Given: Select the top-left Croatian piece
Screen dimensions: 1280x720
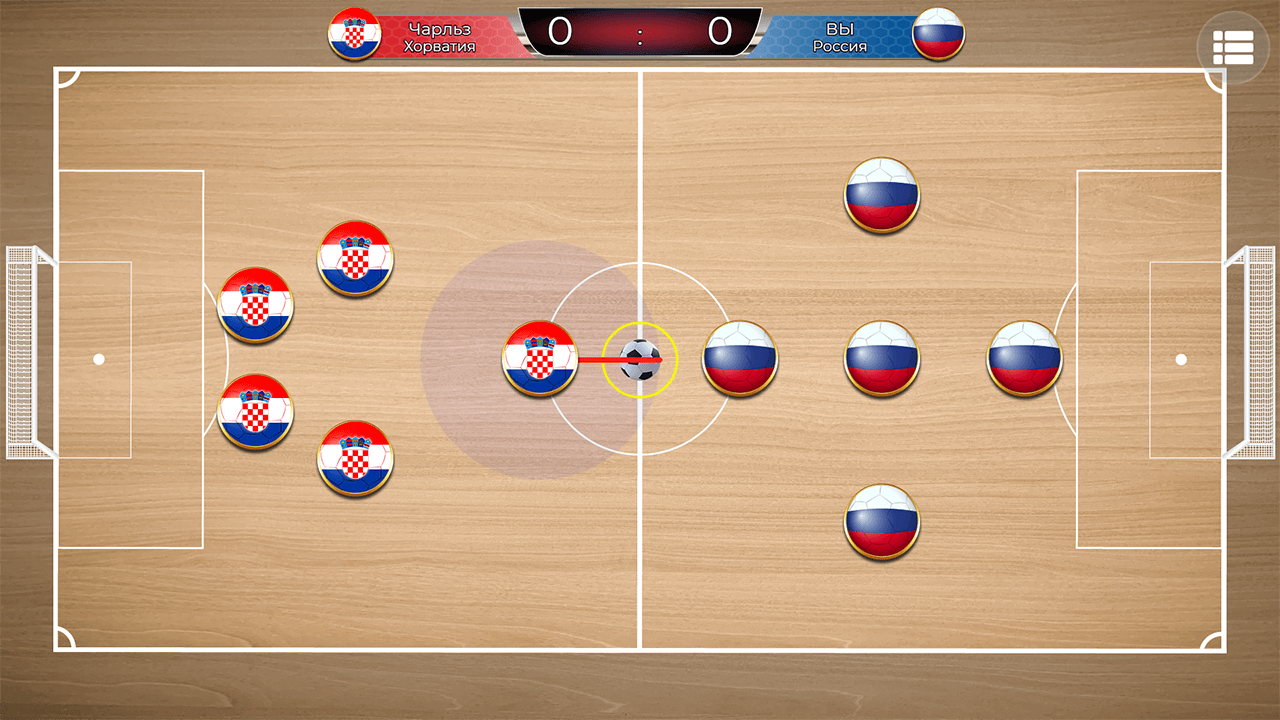Looking at the screenshot, I should (x=255, y=305).
